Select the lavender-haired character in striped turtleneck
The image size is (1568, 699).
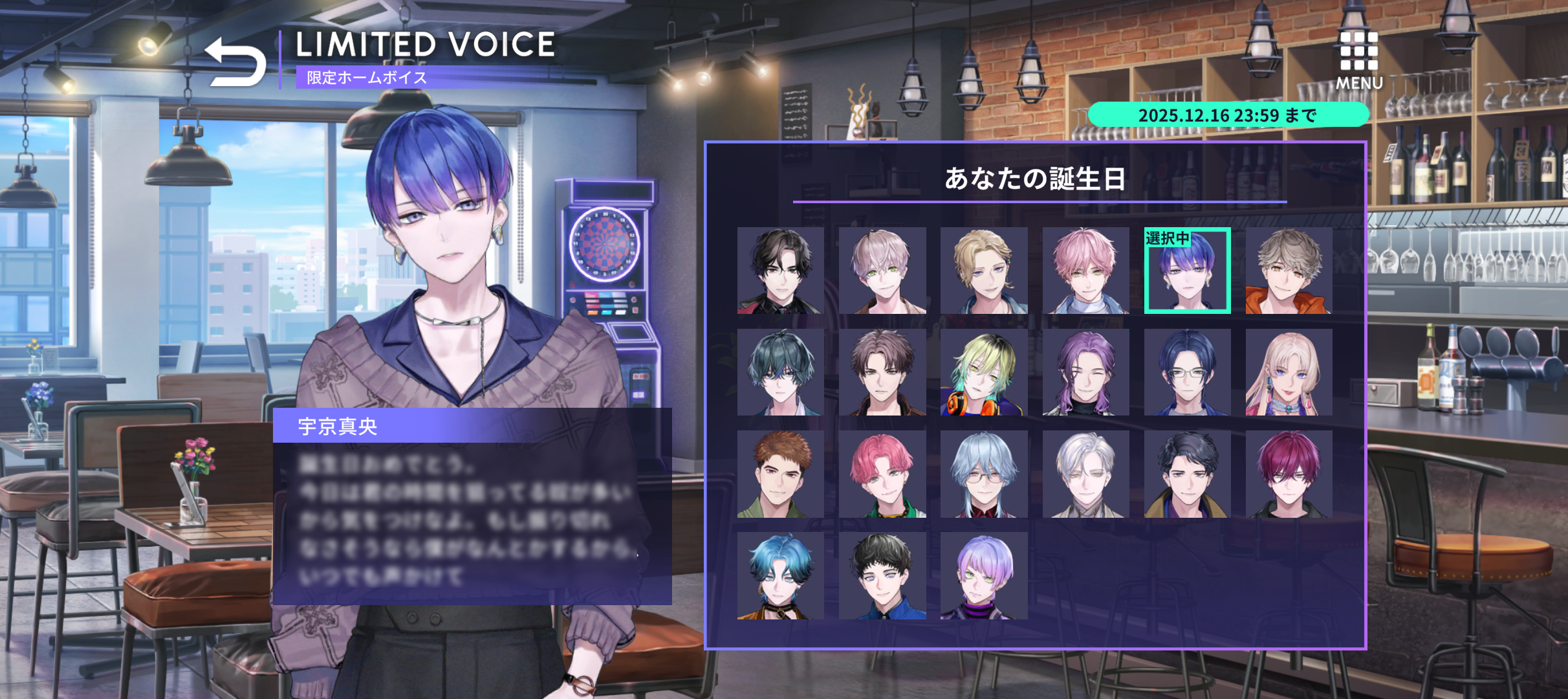[984, 575]
